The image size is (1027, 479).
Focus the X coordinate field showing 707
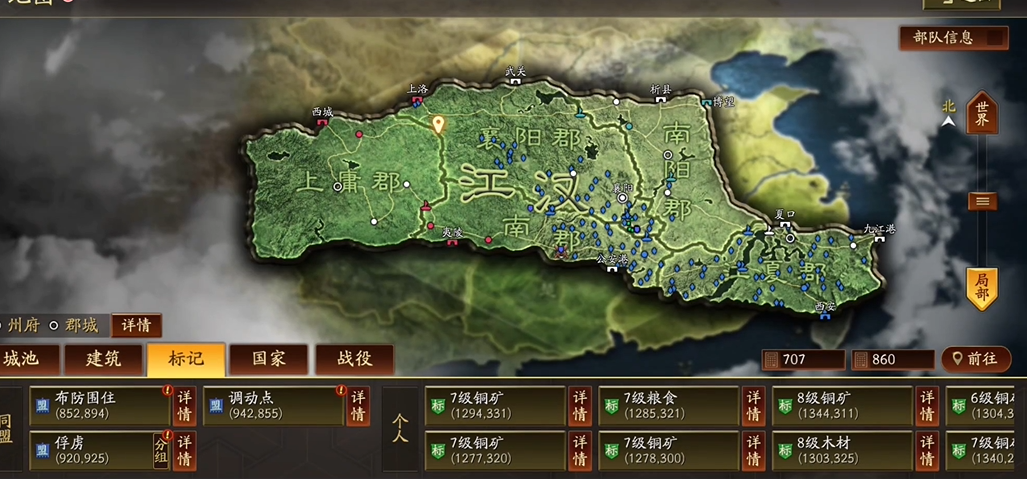pyautogui.click(x=803, y=360)
